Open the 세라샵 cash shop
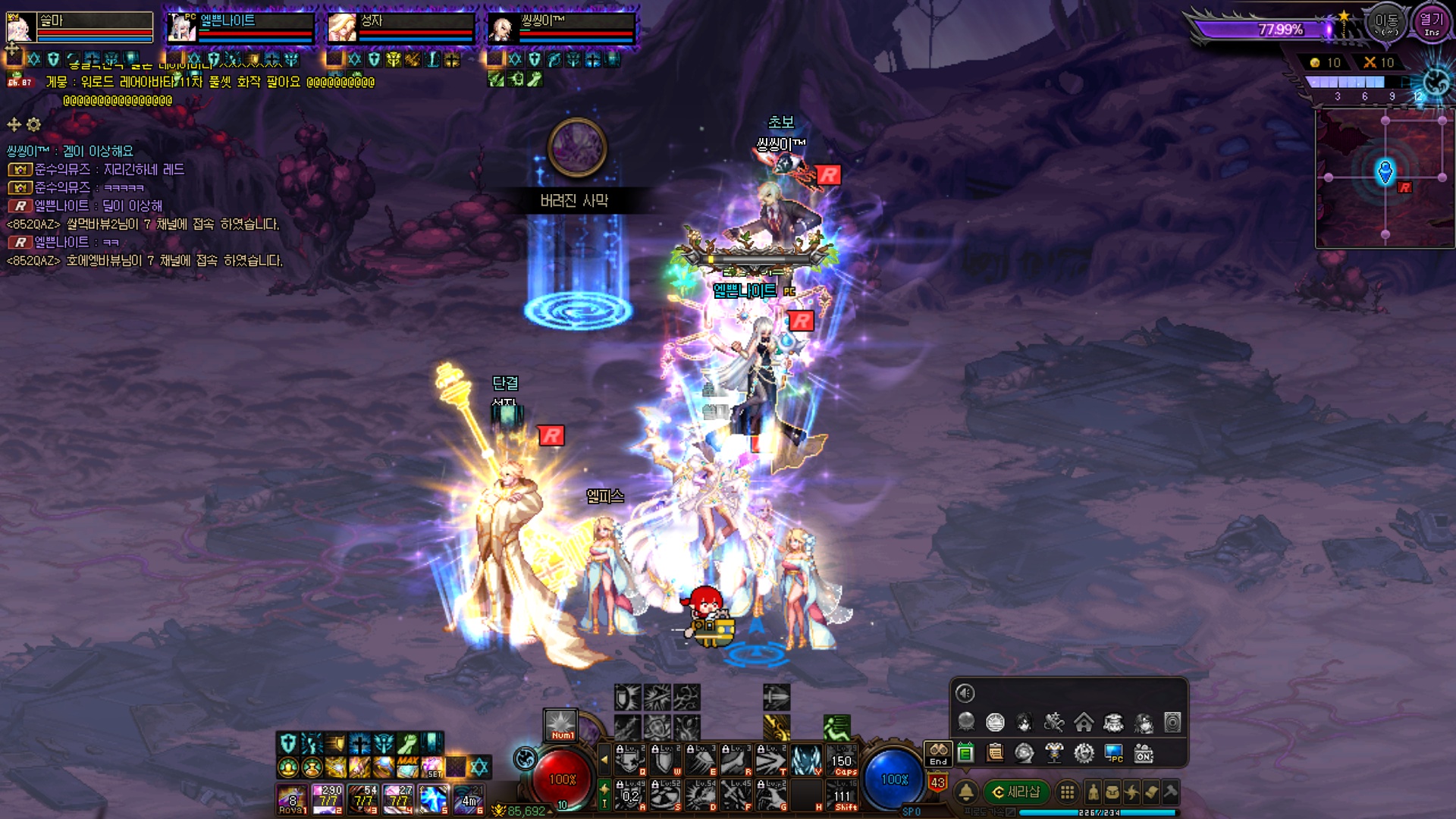The image size is (1456, 819). (x=1016, y=792)
